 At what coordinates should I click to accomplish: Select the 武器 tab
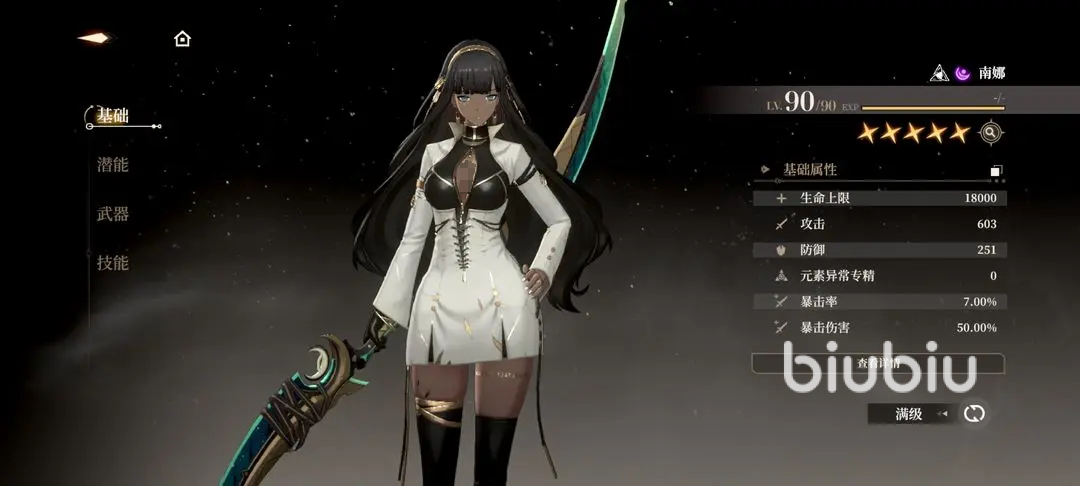[x=113, y=214]
